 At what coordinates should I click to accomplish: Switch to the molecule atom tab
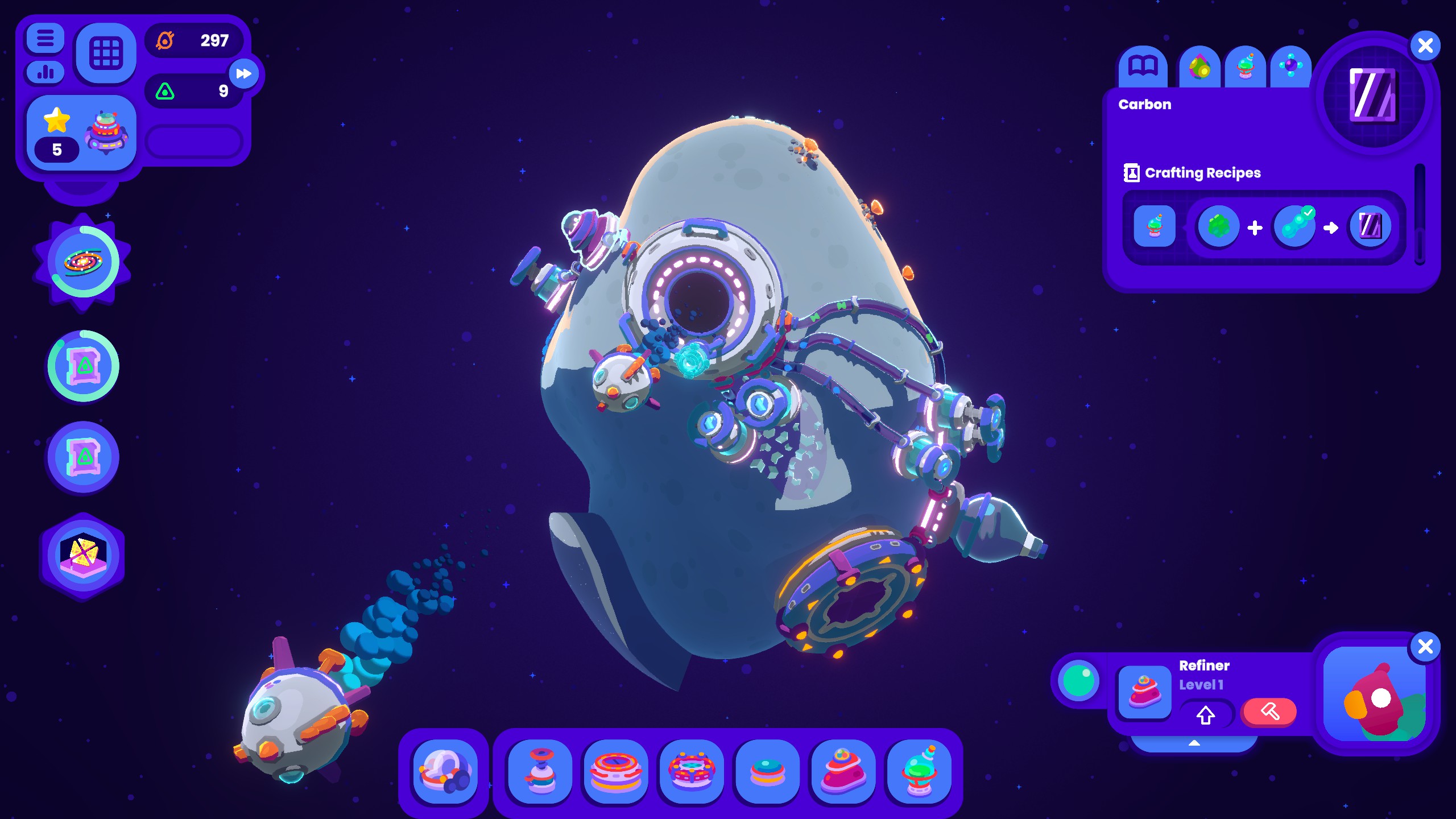(1290, 67)
